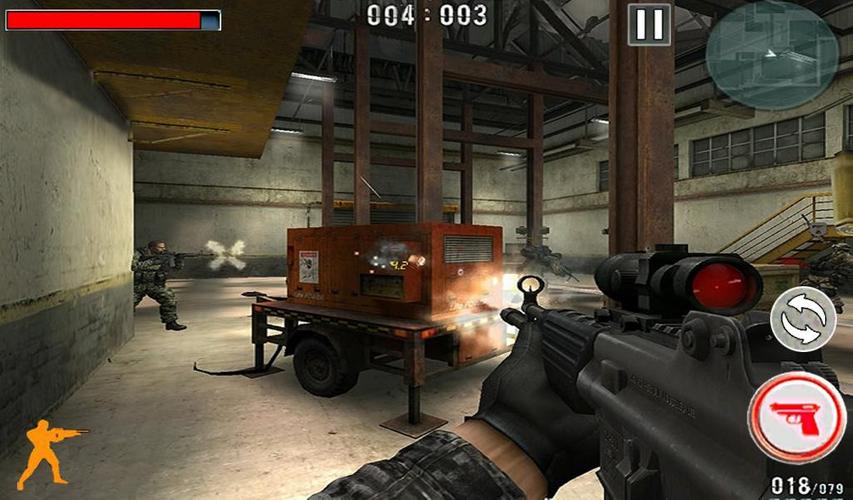Tap the circular radar minimap

pos(771,54)
